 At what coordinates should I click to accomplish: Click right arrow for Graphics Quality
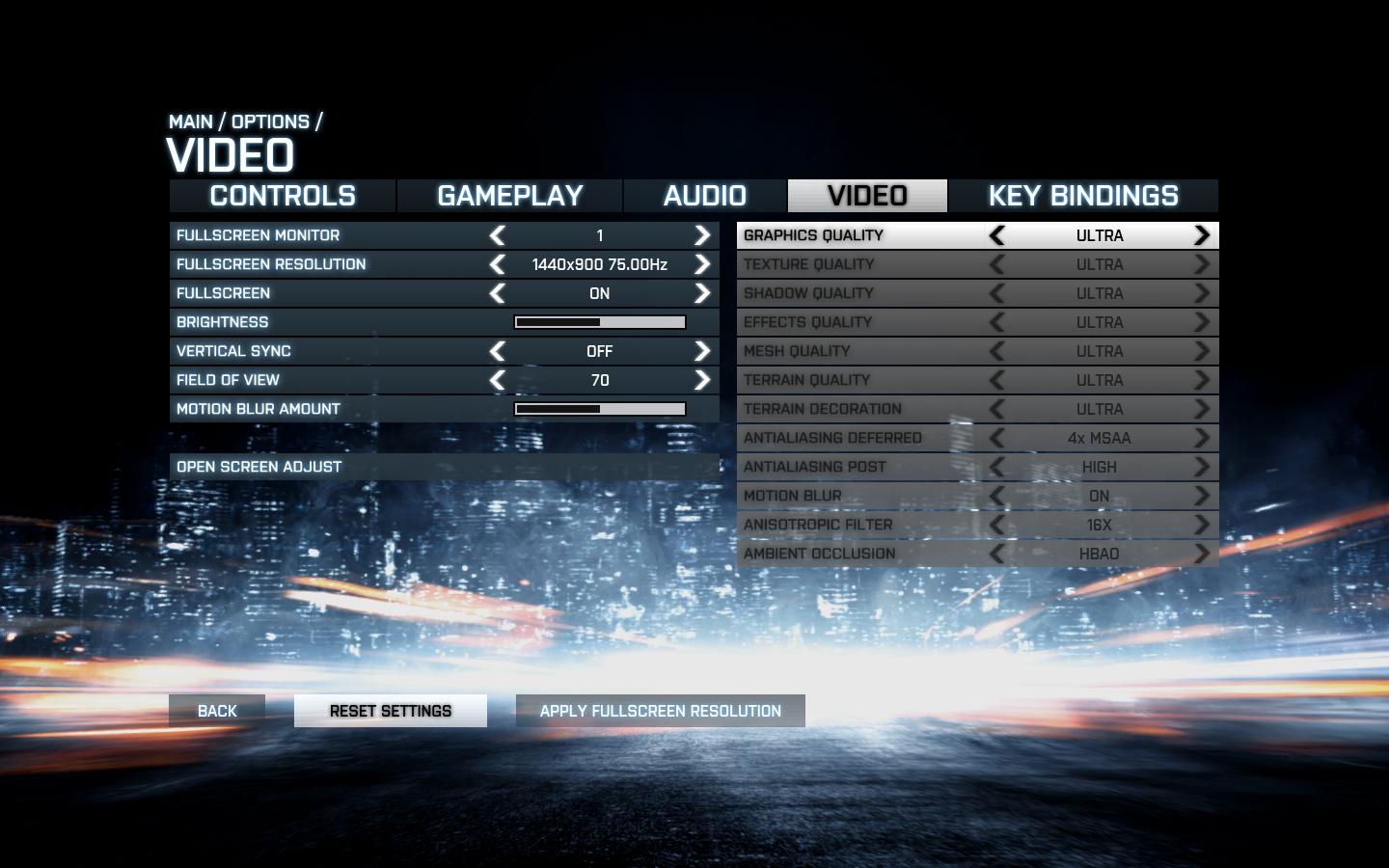(x=1202, y=235)
